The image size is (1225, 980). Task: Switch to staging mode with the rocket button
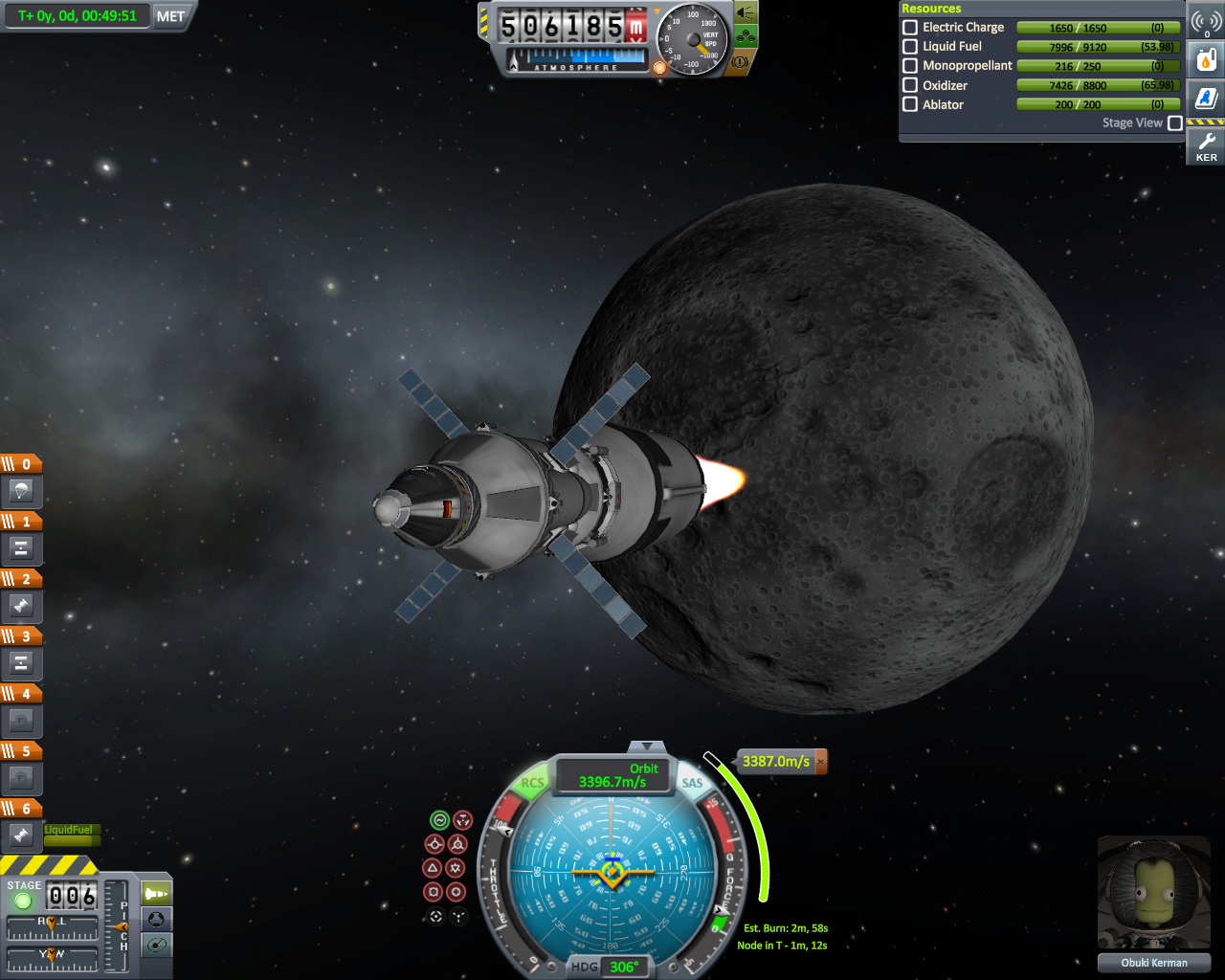coord(156,894)
